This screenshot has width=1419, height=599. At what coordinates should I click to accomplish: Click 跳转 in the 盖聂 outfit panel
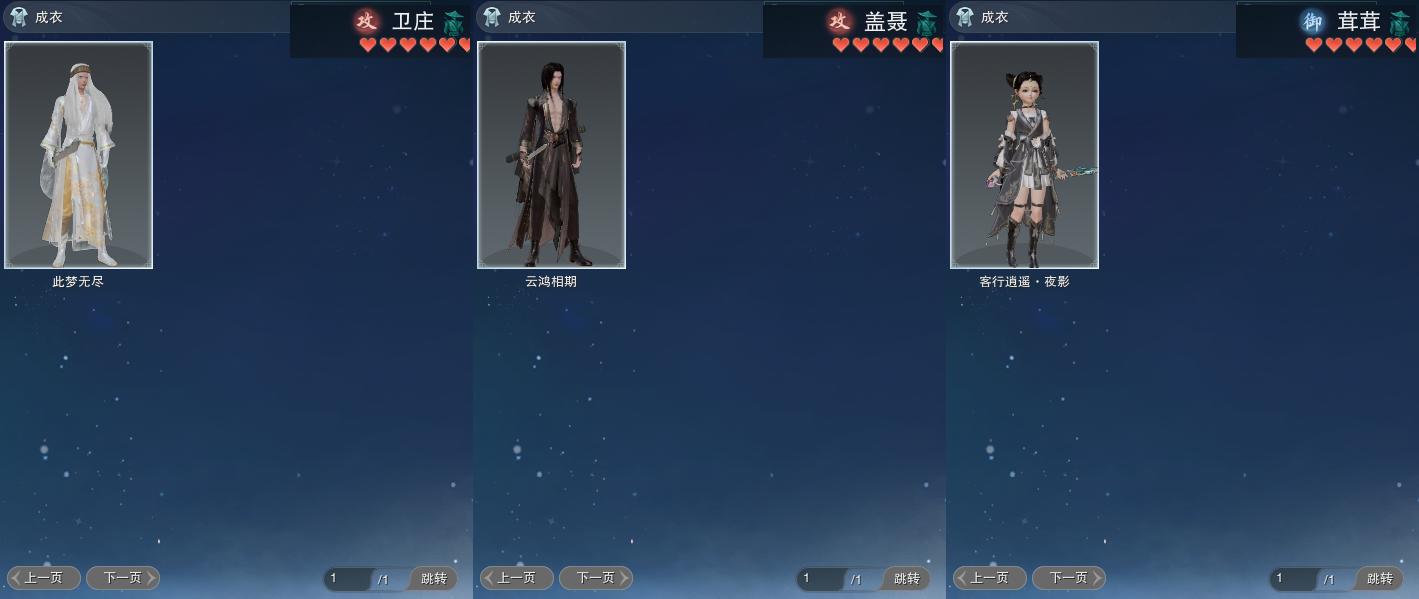(x=907, y=579)
